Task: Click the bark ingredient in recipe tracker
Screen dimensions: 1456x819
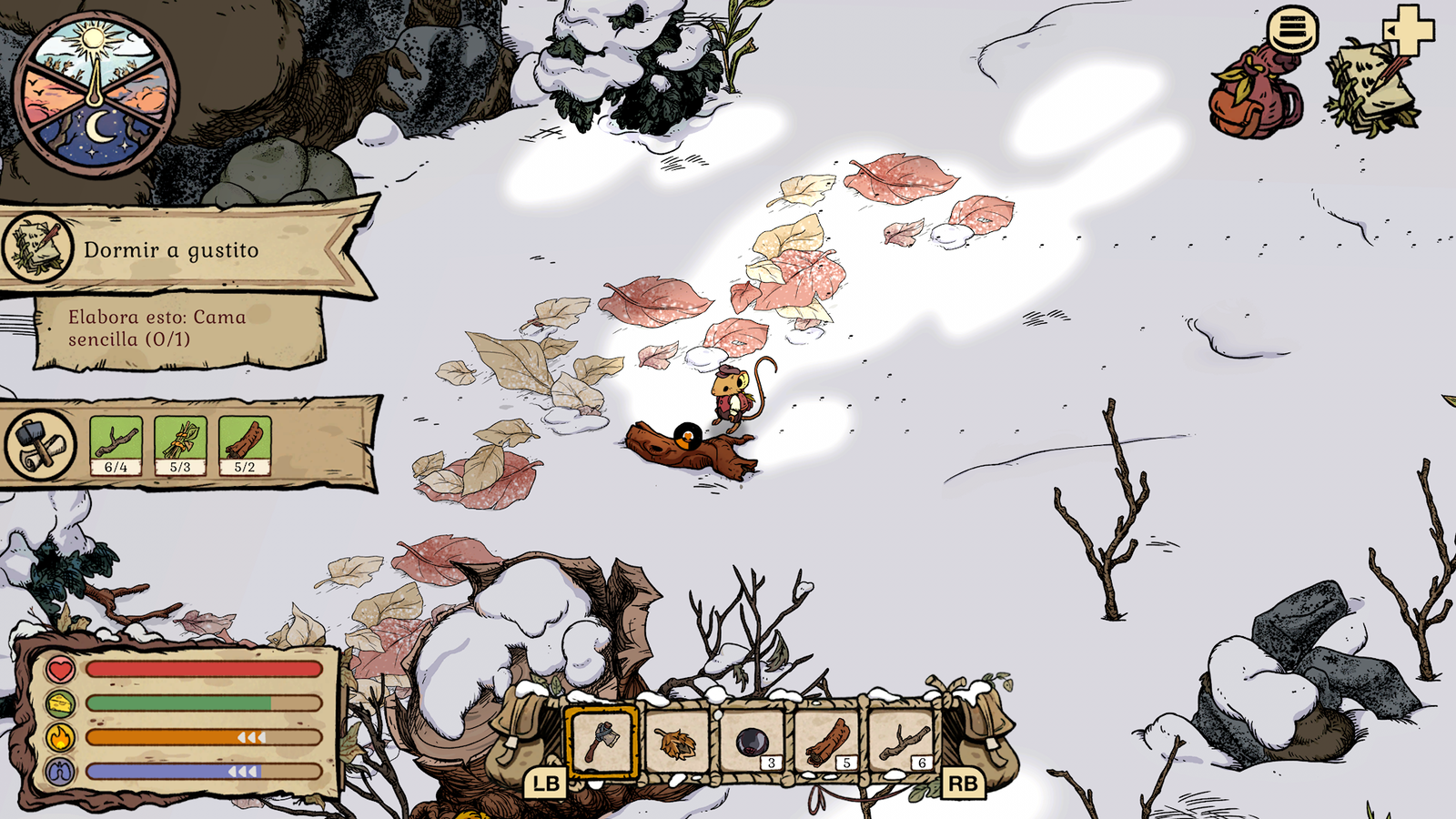Action: pos(245,444)
